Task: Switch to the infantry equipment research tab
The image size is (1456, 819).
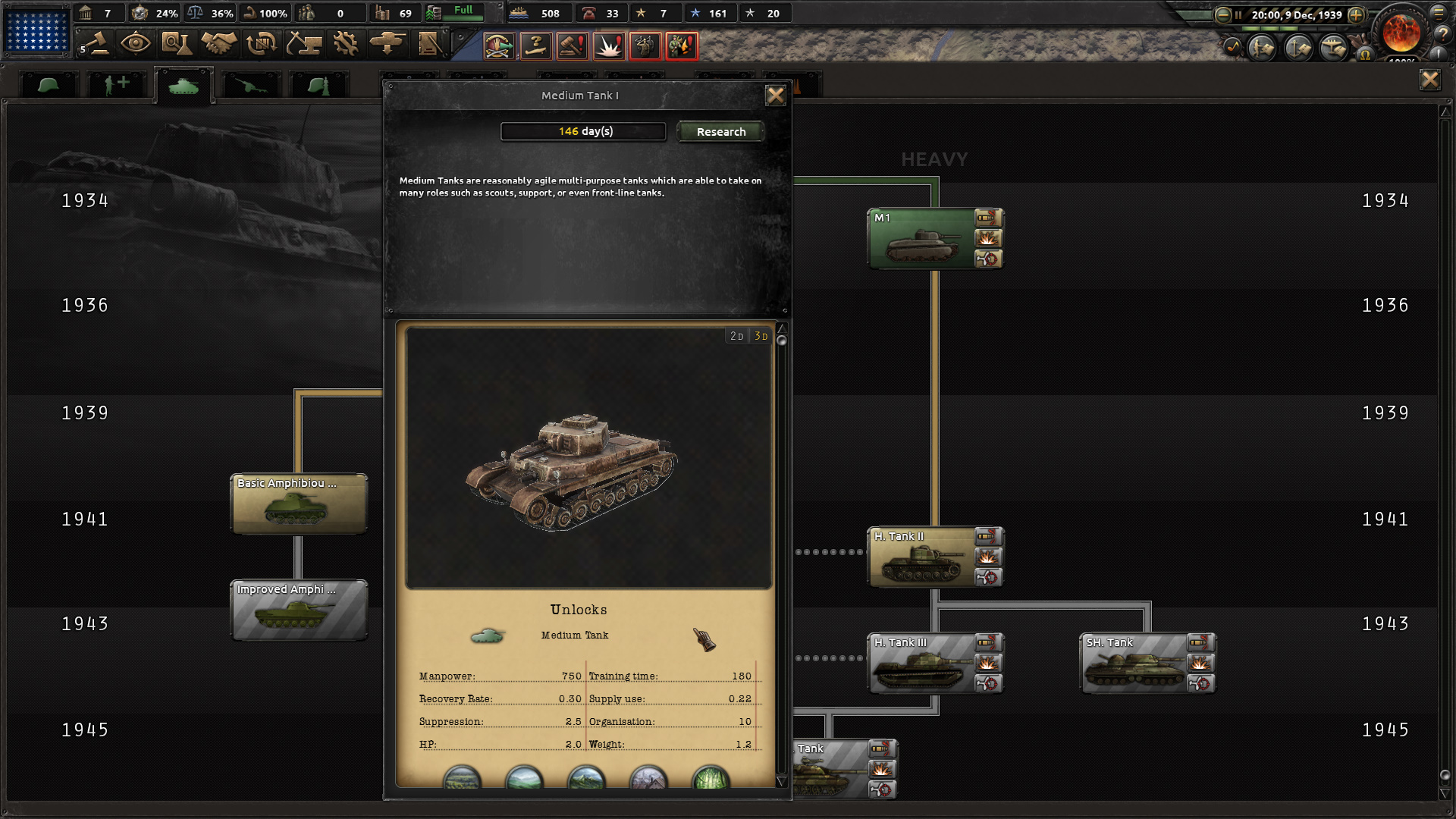Action: click(x=49, y=83)
